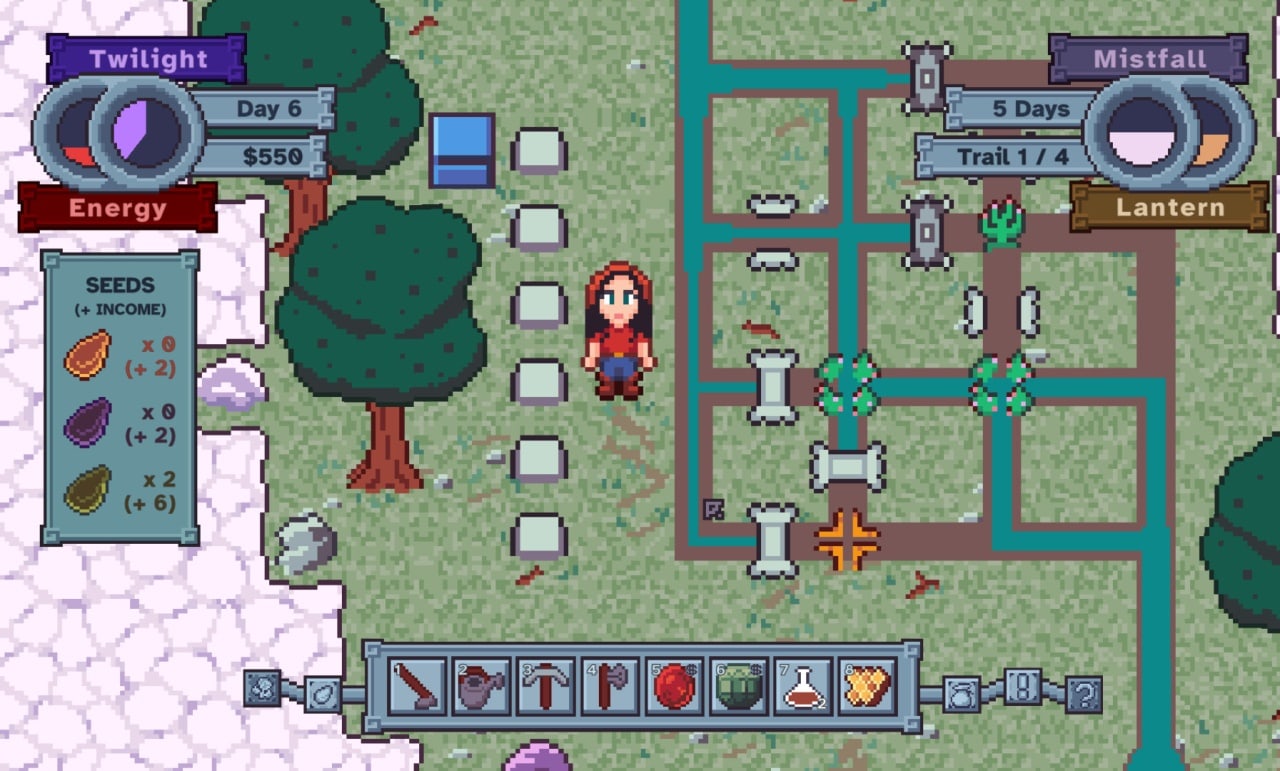The image size is (1280, 771).
Task: Choose the pickaxe tool
Action: 546,687
